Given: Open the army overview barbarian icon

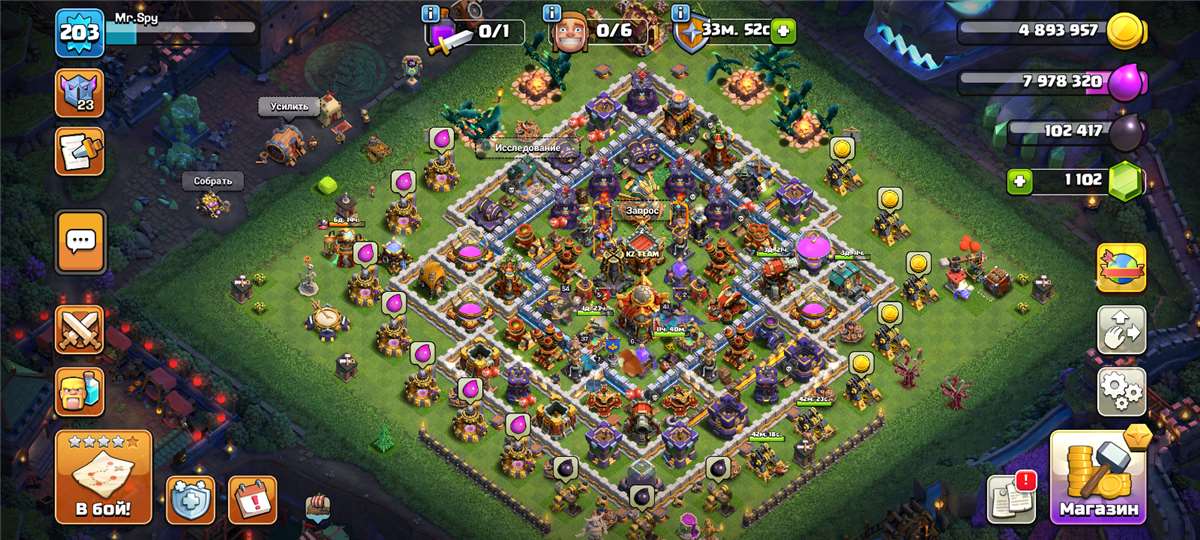Looking at the screenshot, I should click(79, 391).
